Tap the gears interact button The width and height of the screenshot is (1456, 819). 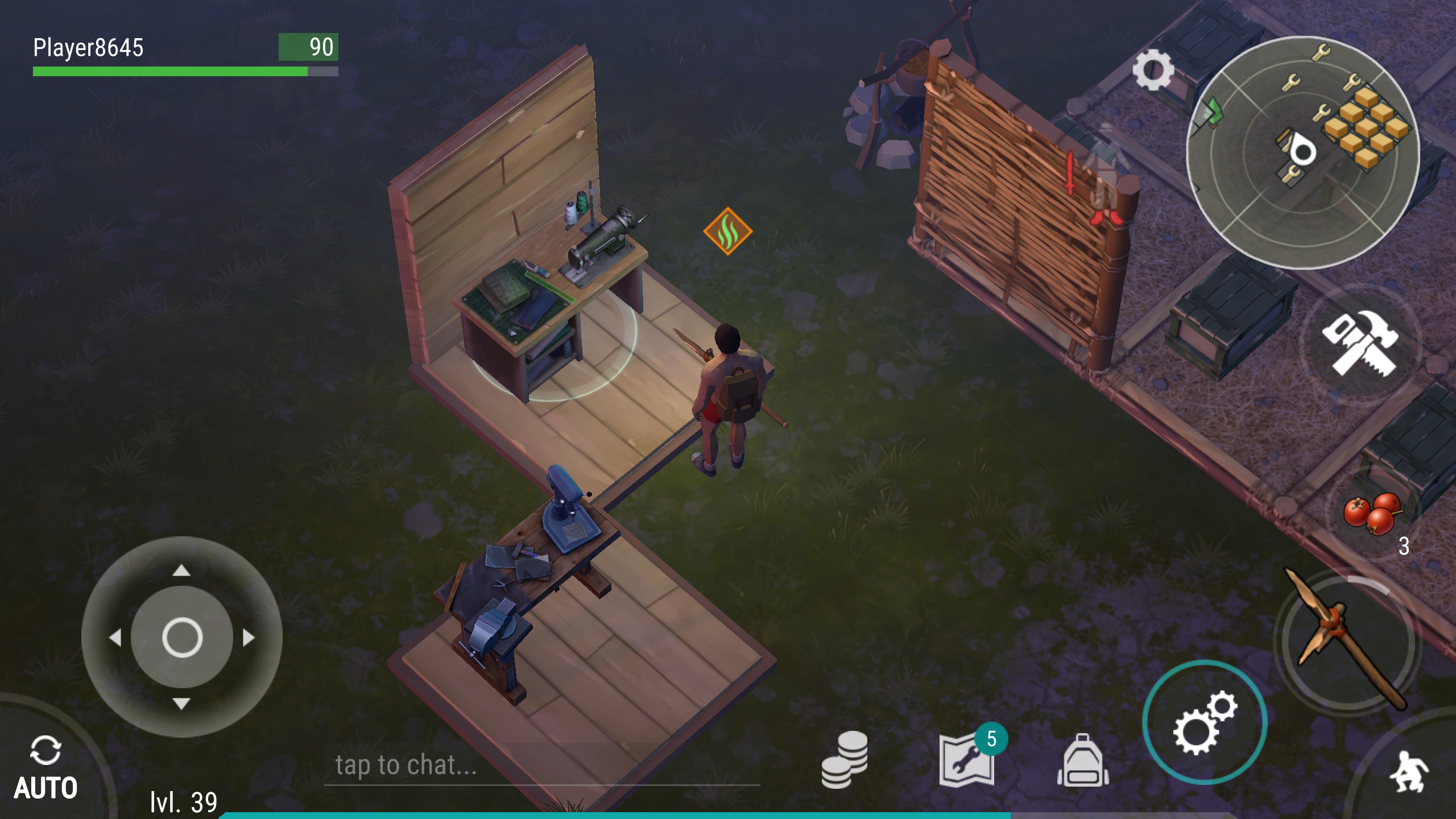(x=1205, y=722)
